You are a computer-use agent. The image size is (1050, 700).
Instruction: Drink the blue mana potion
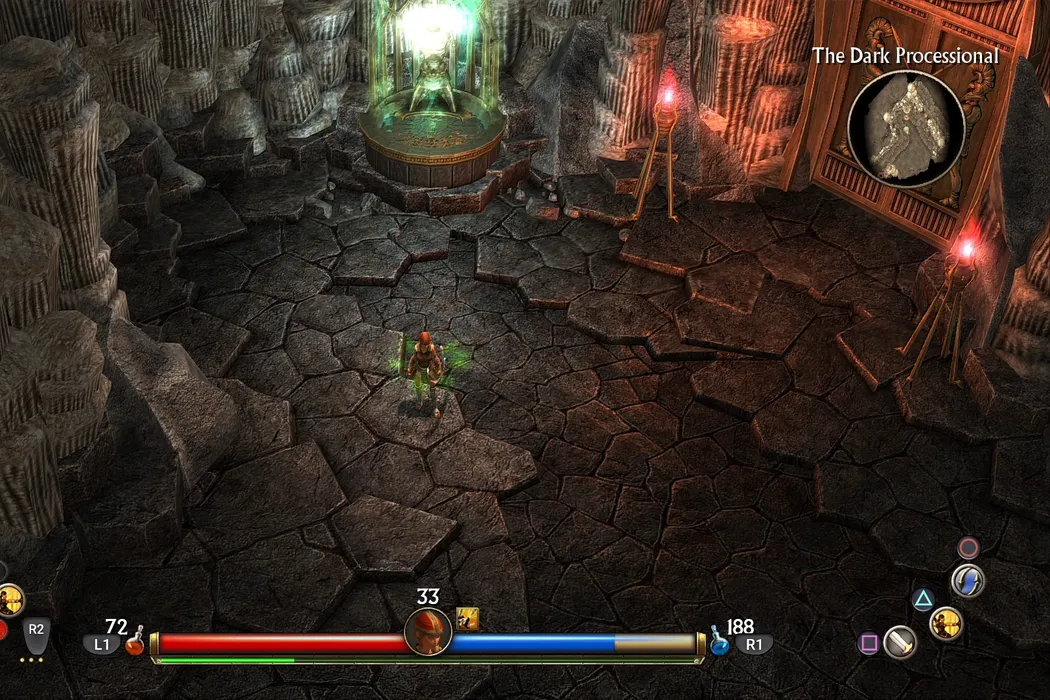719,644
